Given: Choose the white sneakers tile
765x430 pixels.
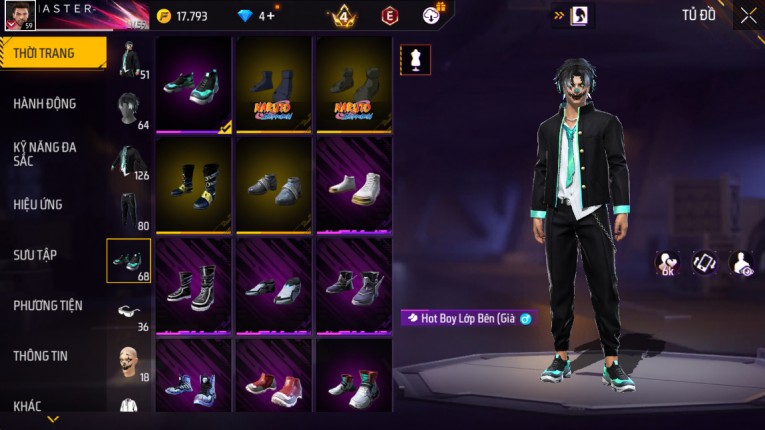Looking at the screenshot, I should point(354,184).
